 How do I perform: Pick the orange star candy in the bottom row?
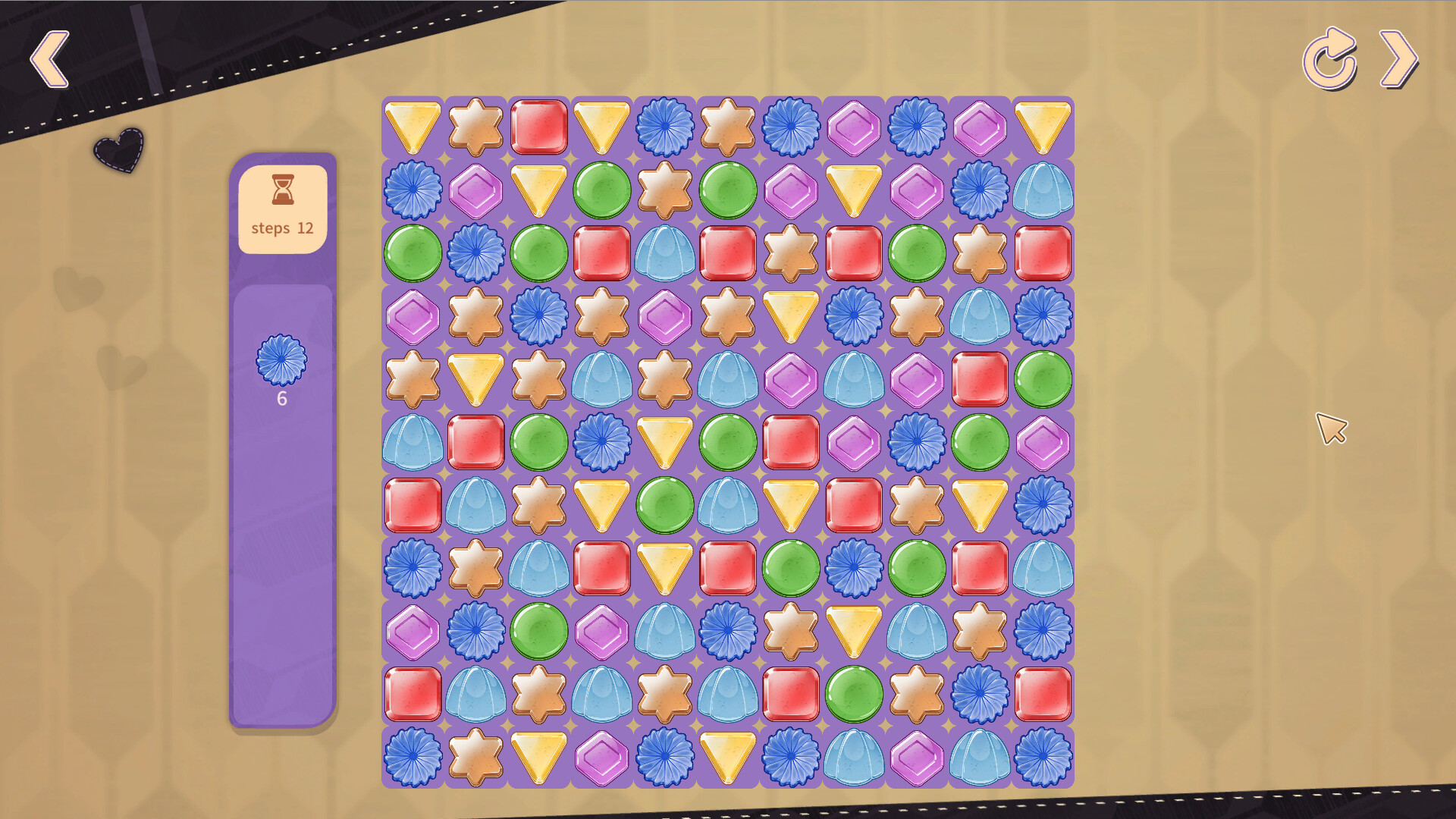475,757
